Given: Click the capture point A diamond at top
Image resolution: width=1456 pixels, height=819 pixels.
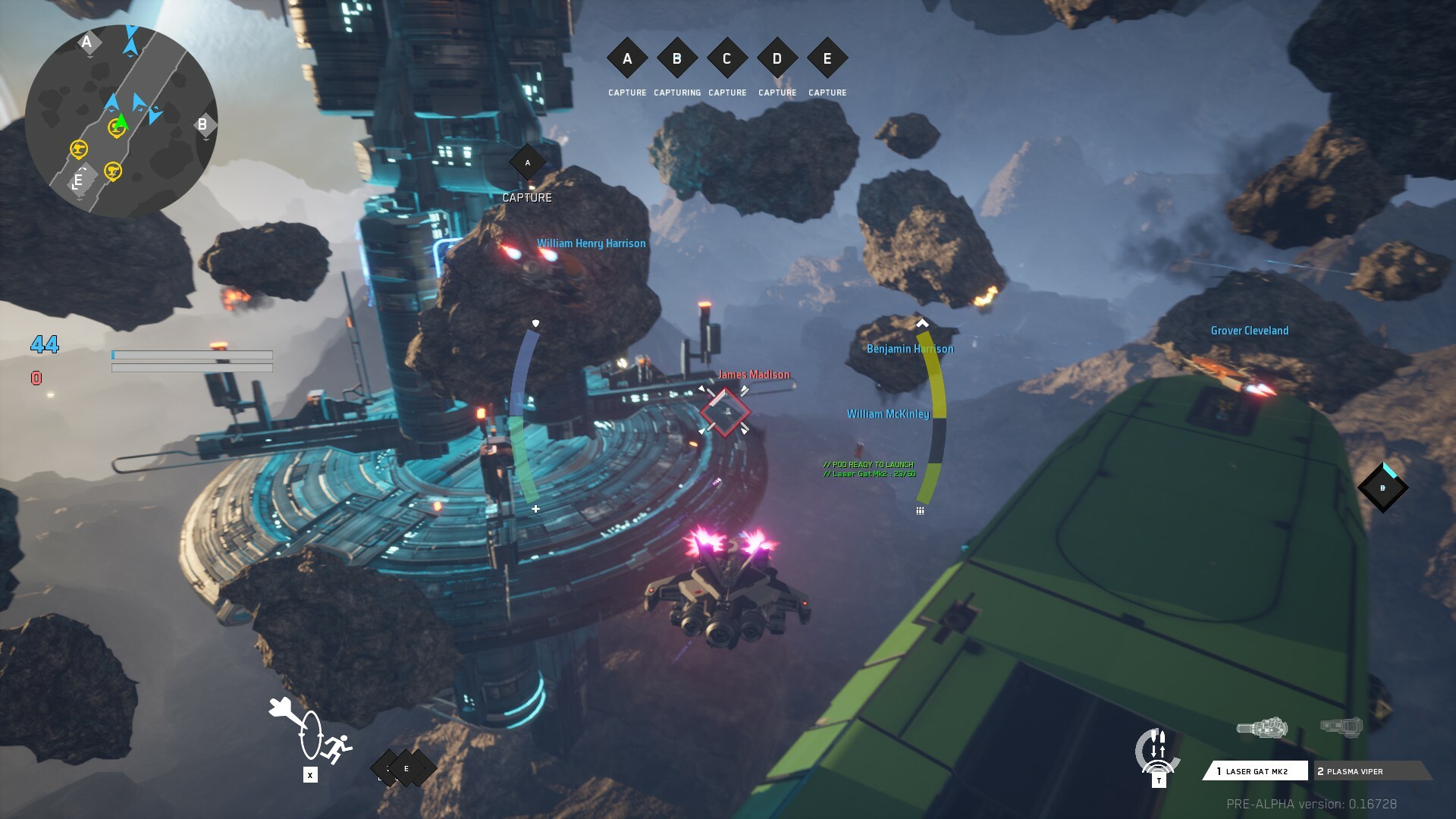Looking at the screenshot, I should tap(626, 58).
